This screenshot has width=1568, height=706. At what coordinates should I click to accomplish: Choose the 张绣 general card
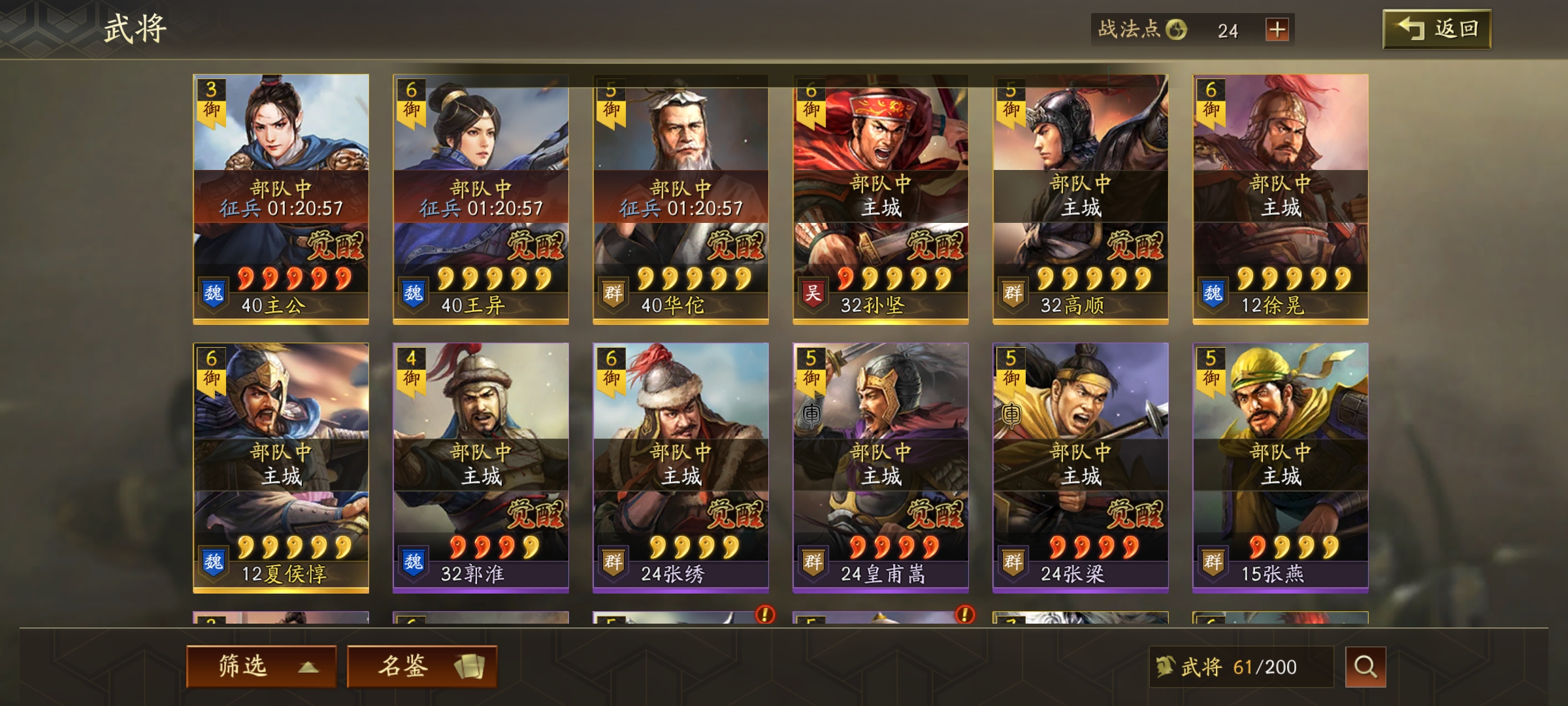681,467
